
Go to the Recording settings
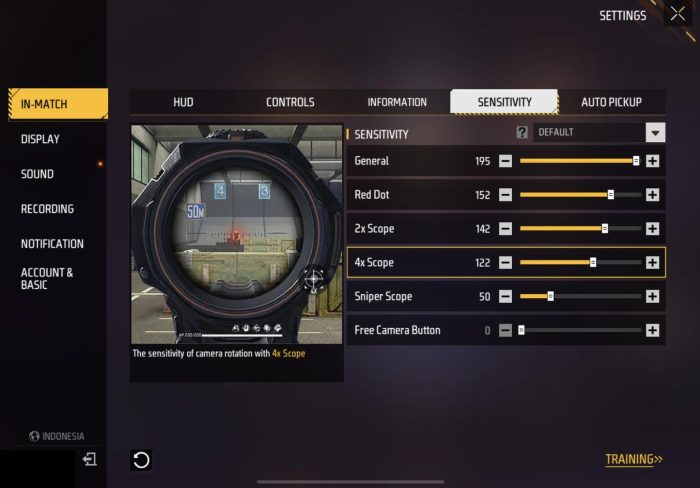(x=47, y=209)
